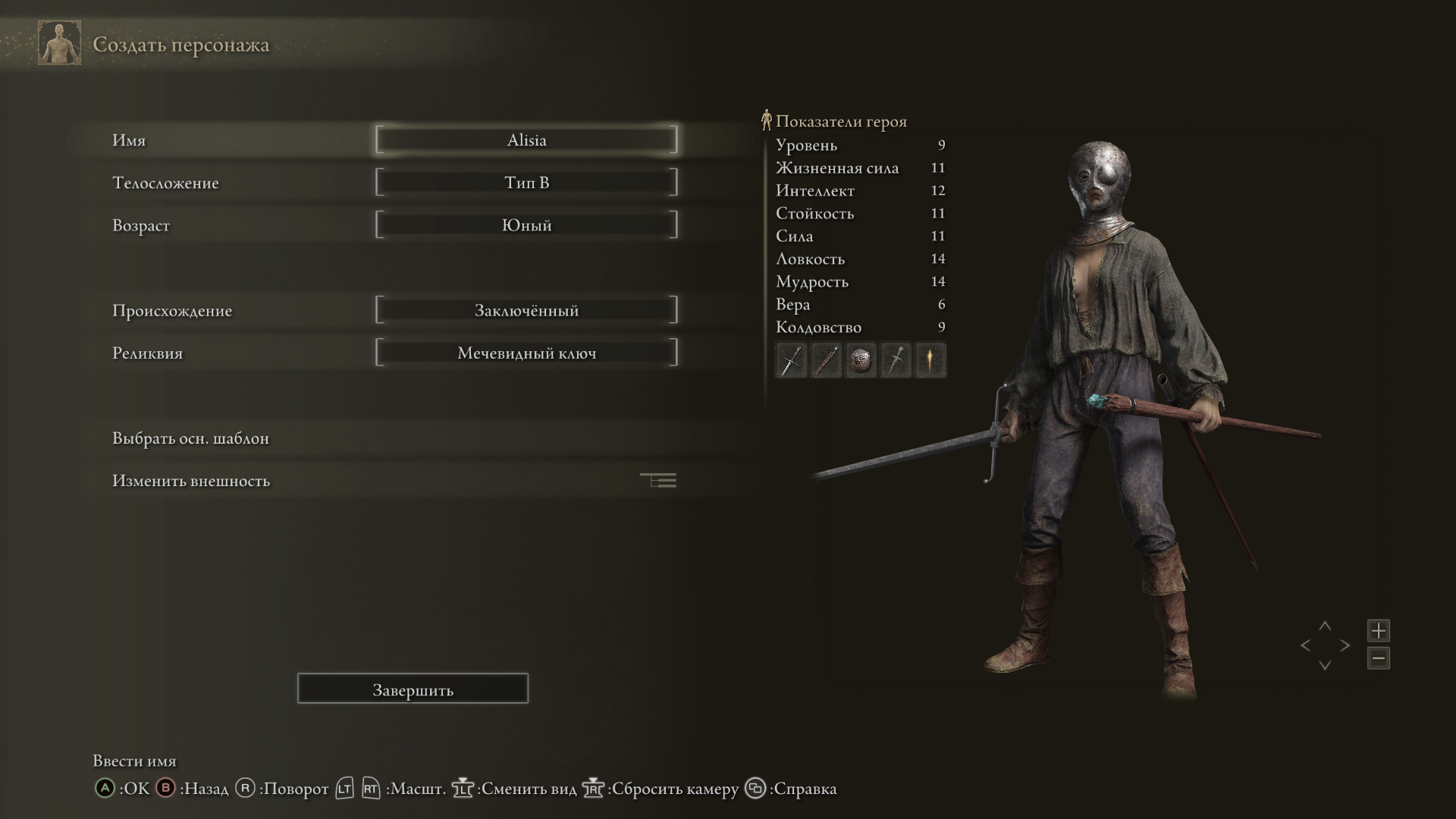Click the Завершить finish button
This screenshot has height=819, width=1456.
coord(413,689)
